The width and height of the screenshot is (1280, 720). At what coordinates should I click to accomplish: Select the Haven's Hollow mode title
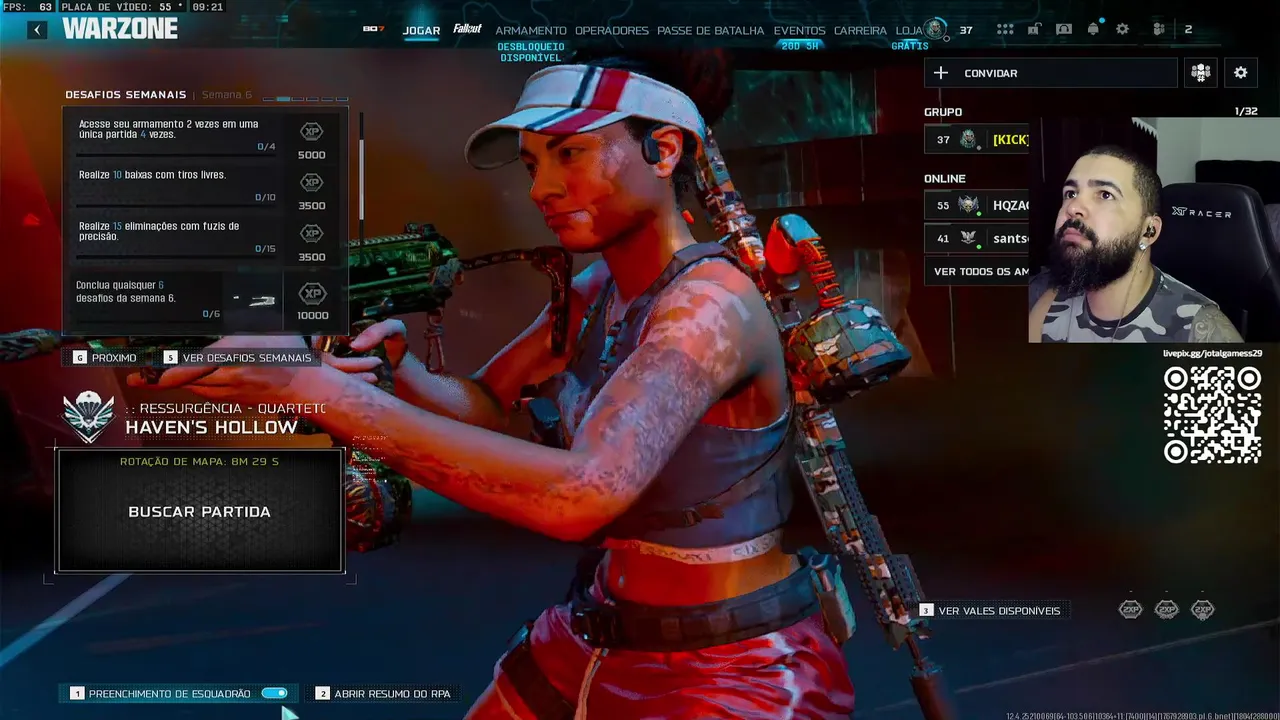[x=211, y=427]
